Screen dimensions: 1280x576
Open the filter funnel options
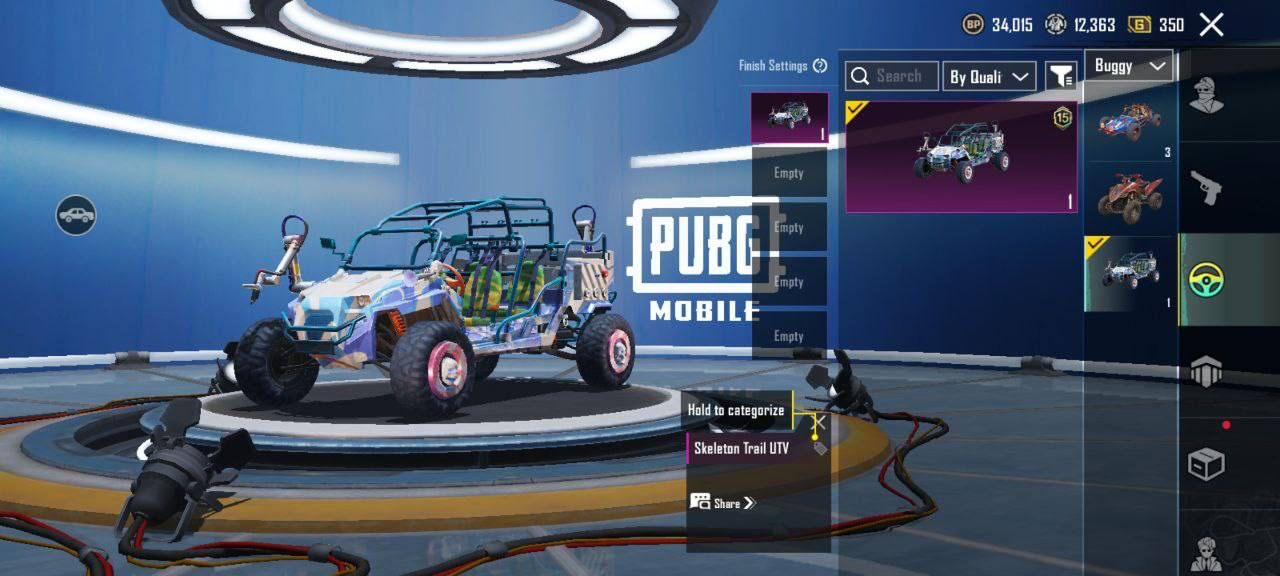coord(1061,76)
